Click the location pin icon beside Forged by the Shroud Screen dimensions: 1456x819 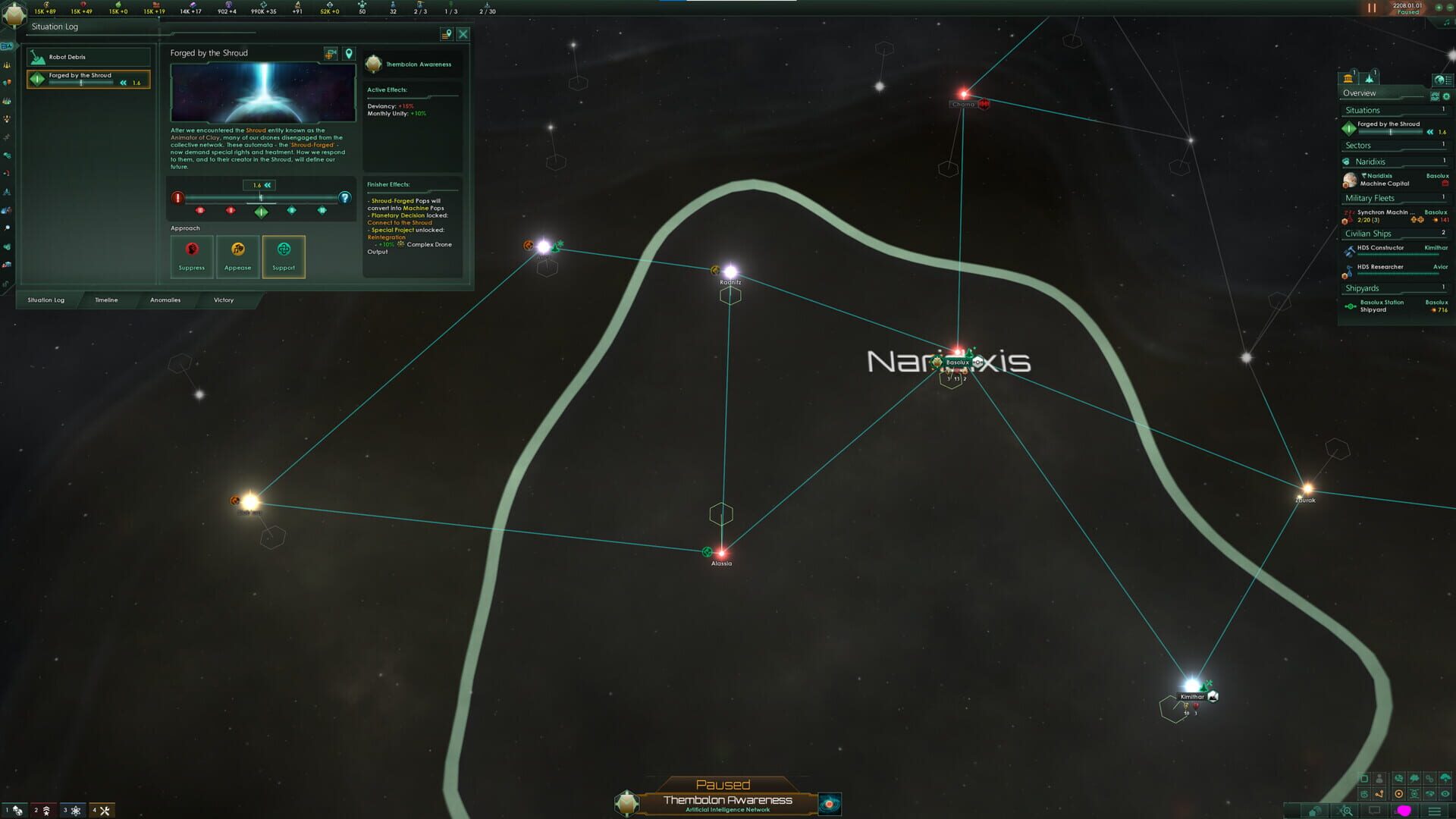click(348, 53)
